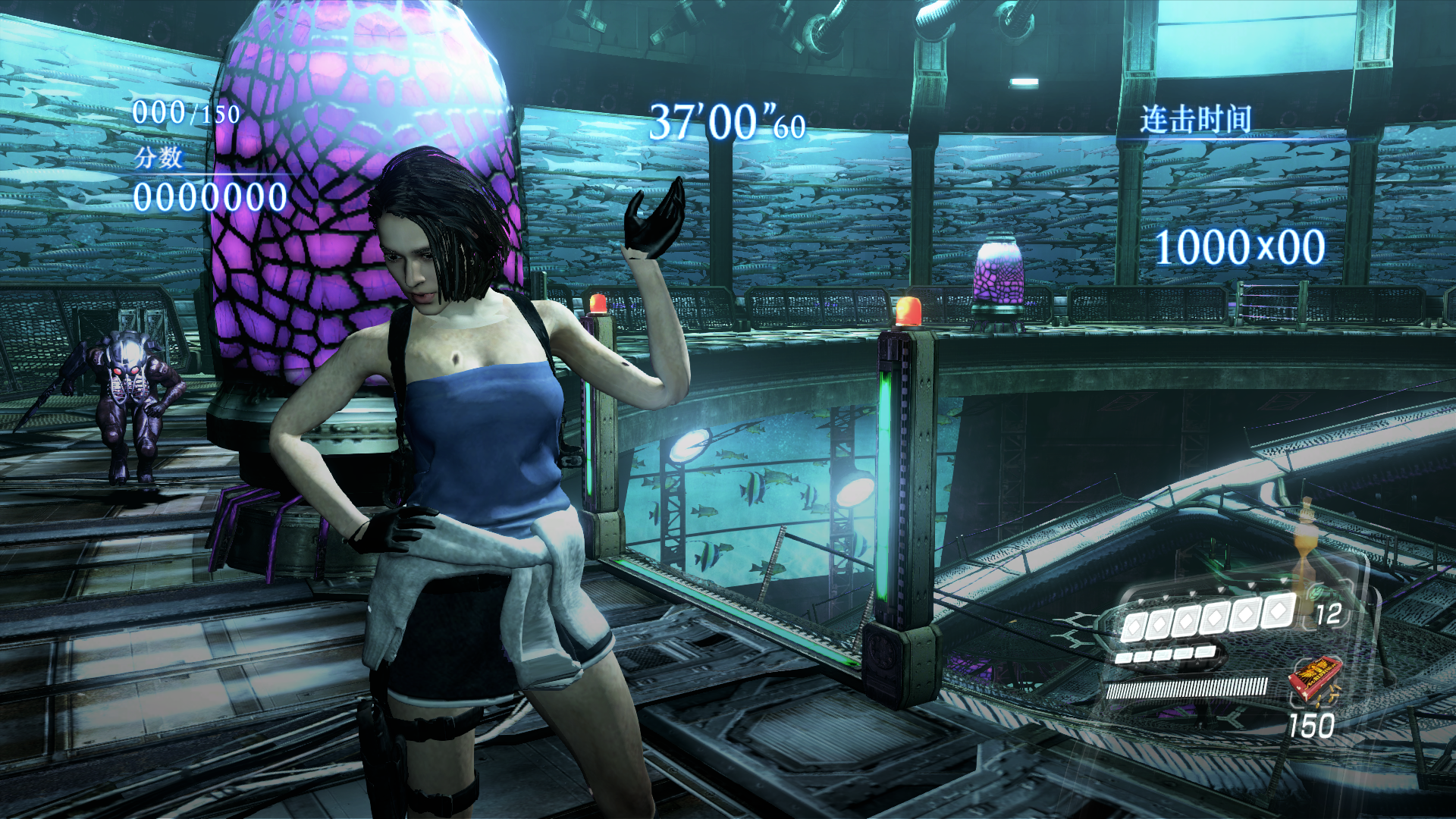Select the red handgun ammo box icon
This screenshot has width=1456, height=819.
pyautogui.click(x=1314, y=677)
